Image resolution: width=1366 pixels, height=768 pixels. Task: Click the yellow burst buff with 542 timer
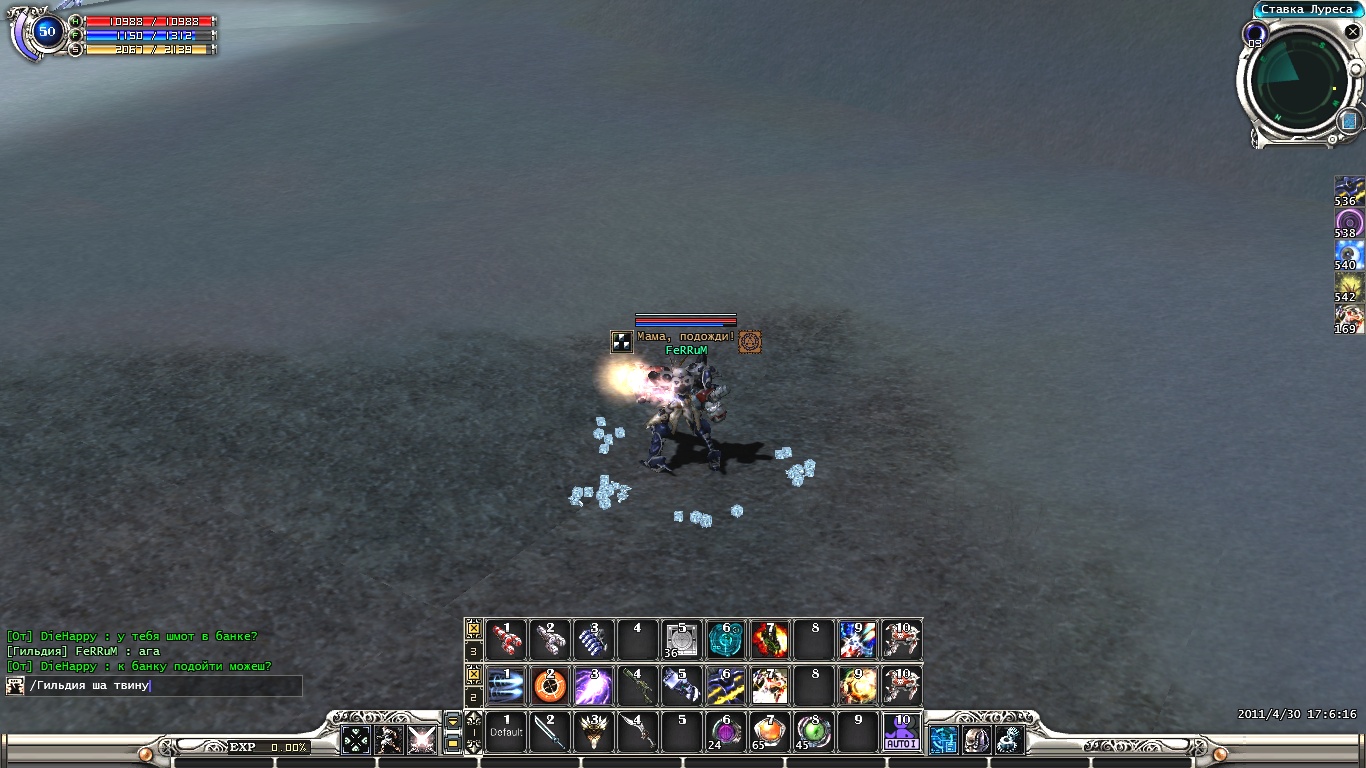click(1349, 287)
